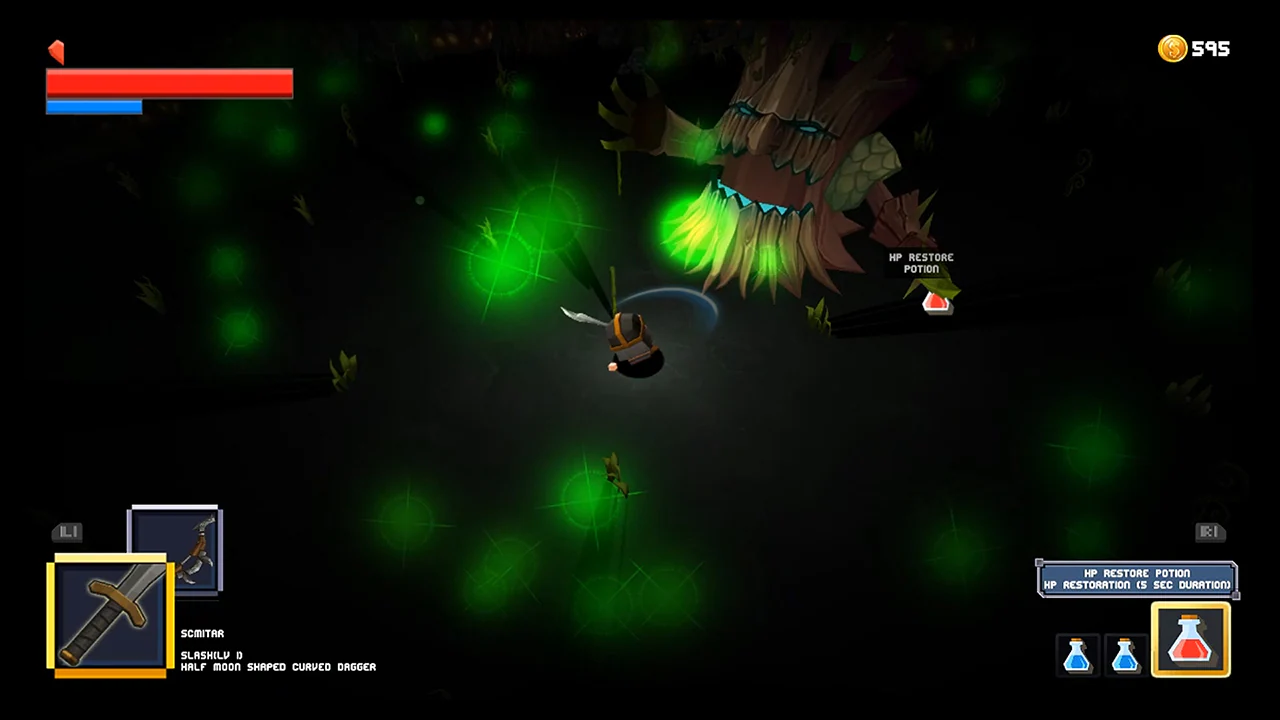The width and height of the screenshot is (1280, 720).
Task: Click the SLASH(LV 1) ability text
Action: point(210,654)
